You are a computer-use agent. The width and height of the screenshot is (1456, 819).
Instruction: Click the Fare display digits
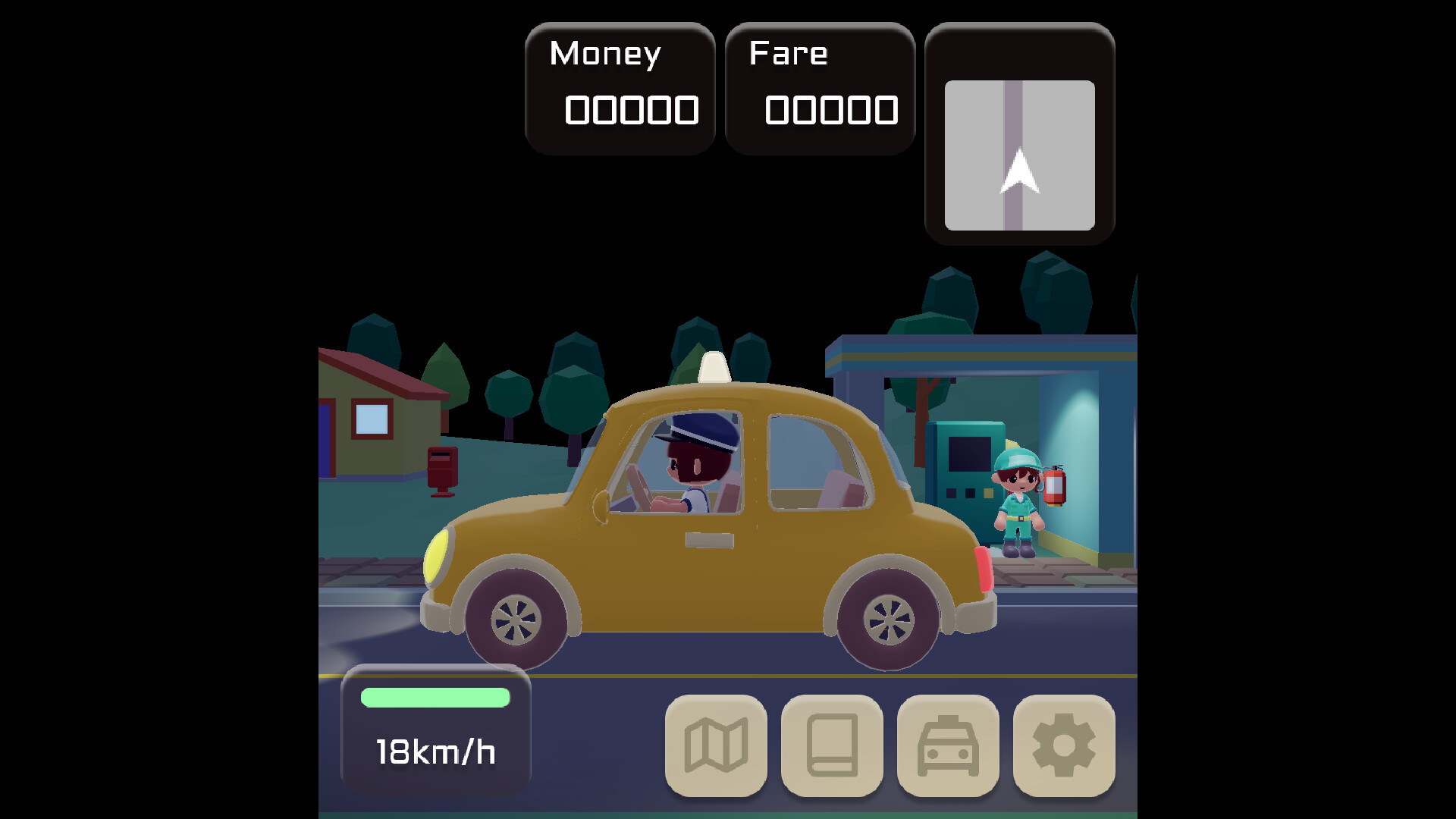click(x=829, y=110)
